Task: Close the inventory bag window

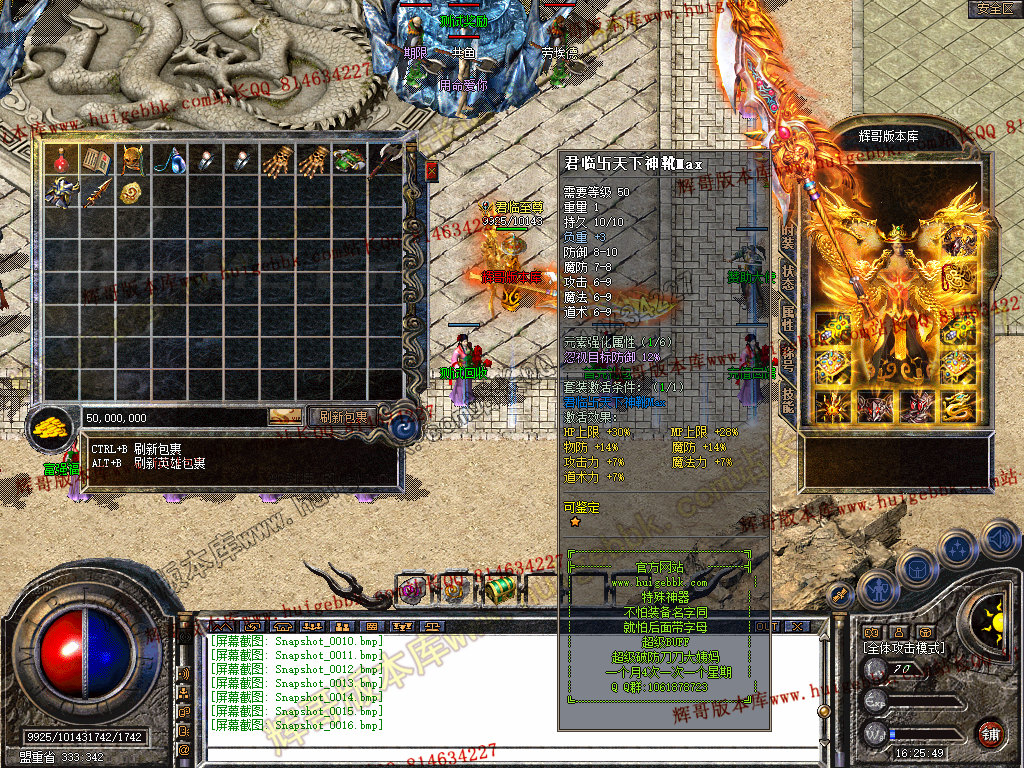Action: point(432,172)
